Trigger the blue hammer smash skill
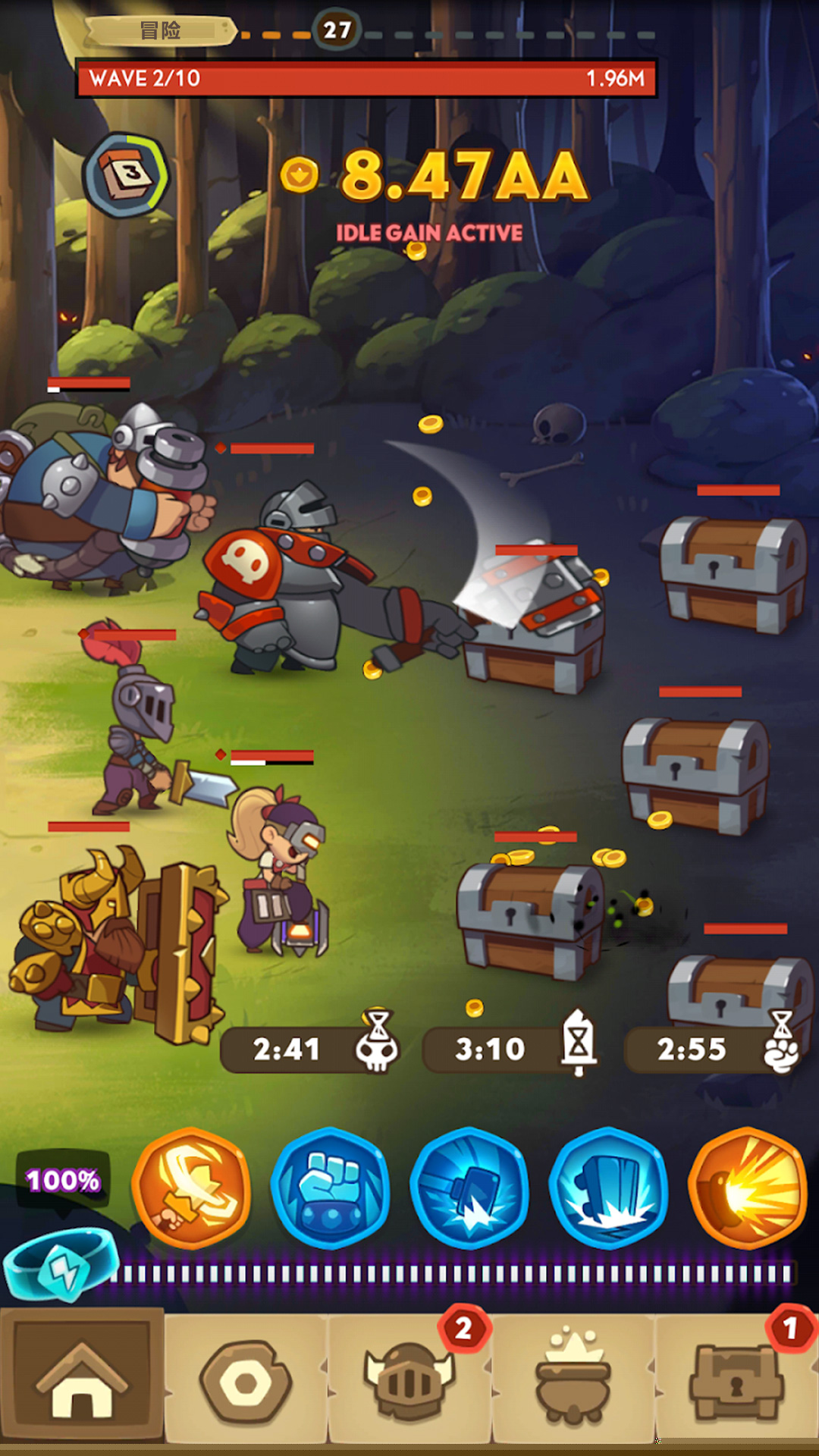This screenshot has height=1456, width=819. 469,1187
